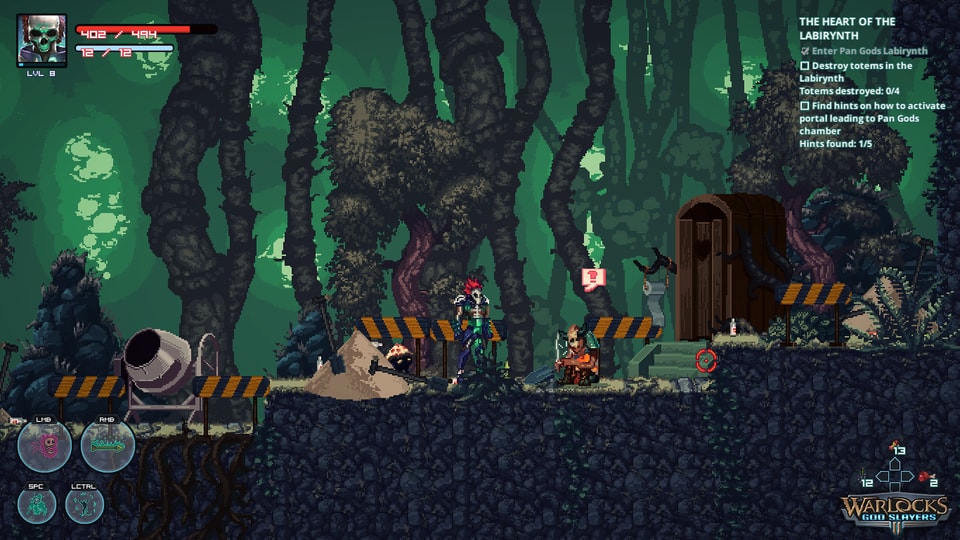Activate the LCTRL green tree ability
This screenshot has height=540, width=960.
pos(85,505)
